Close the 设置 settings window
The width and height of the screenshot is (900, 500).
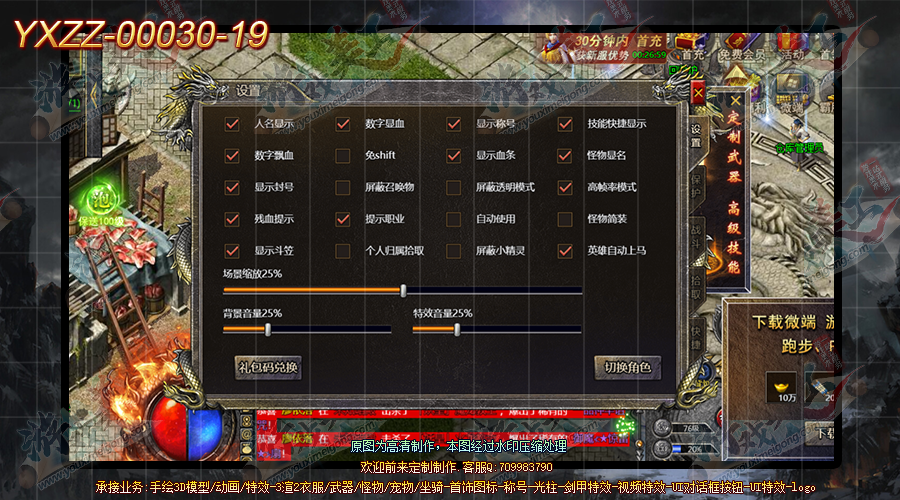click(698, 92)
